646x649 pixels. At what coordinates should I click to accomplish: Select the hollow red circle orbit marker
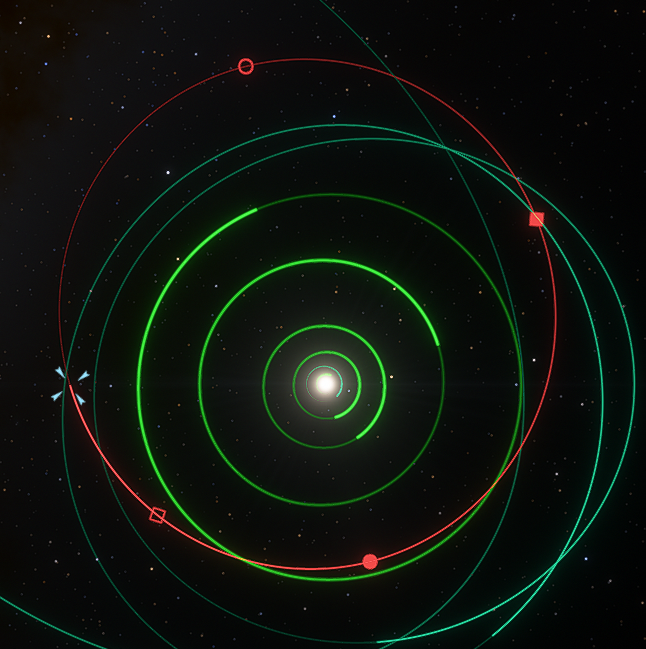point(246,66)
